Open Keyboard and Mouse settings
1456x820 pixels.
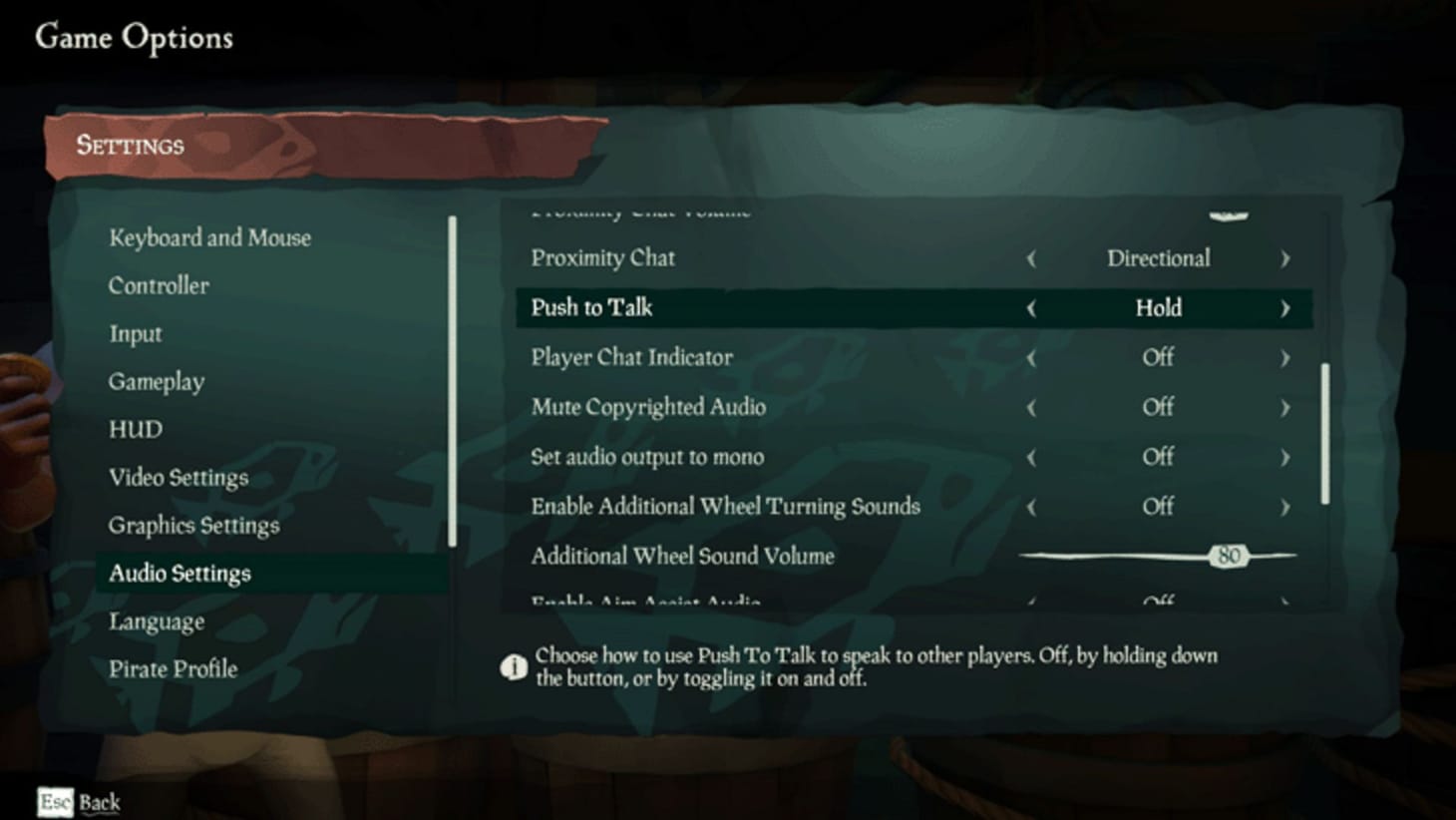pyautogui.click(x=209, y=237)
